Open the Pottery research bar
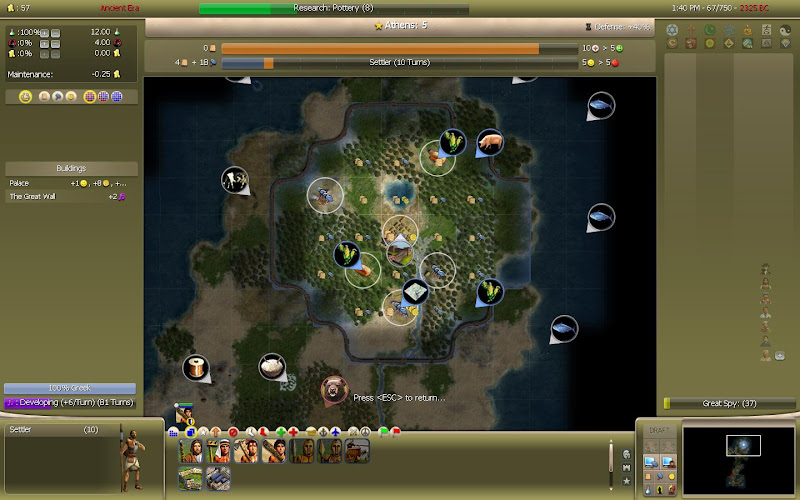 [x=333, y=9]
